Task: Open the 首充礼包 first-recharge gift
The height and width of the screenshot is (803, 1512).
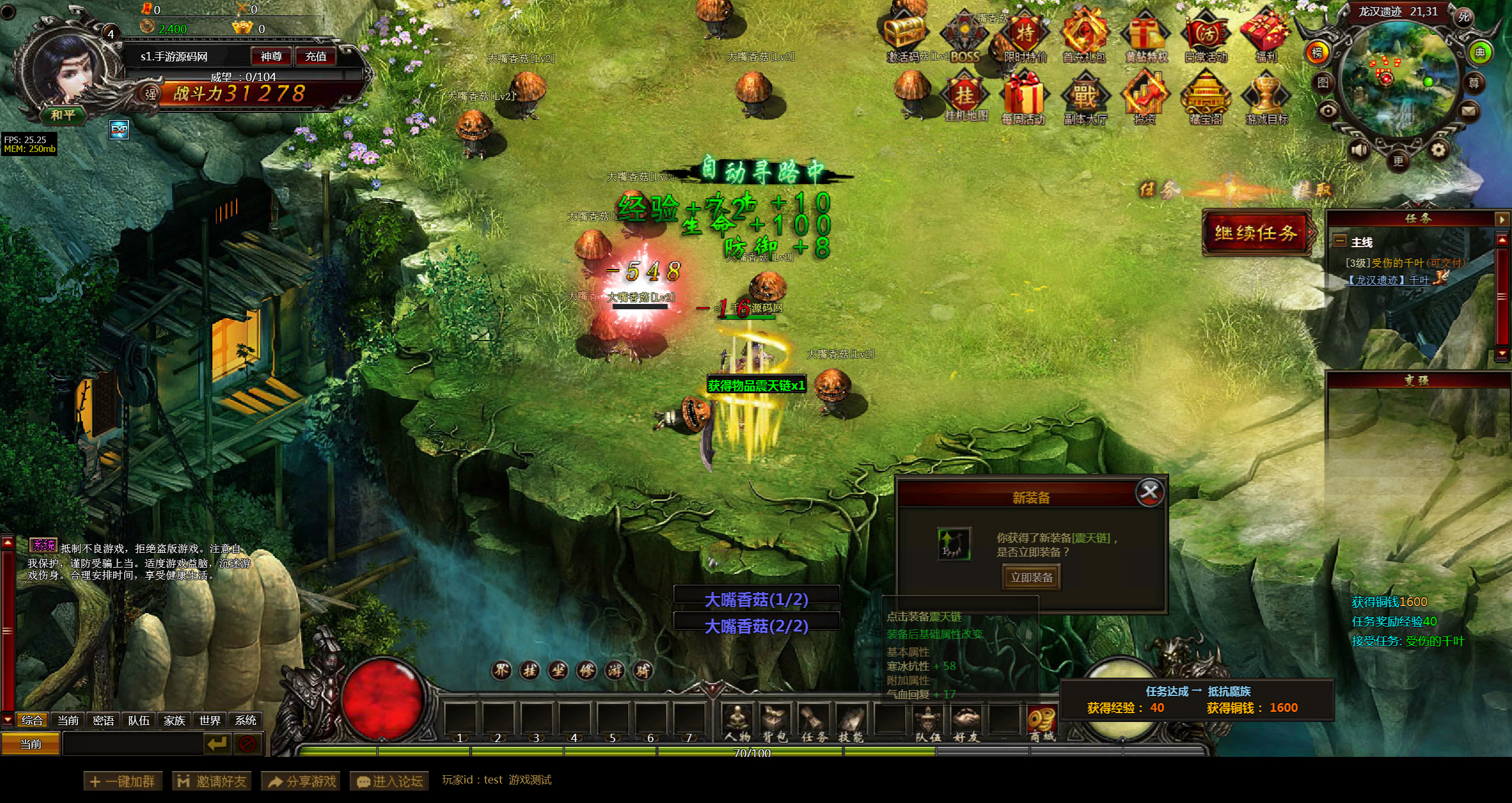Action: (1084, 37)
